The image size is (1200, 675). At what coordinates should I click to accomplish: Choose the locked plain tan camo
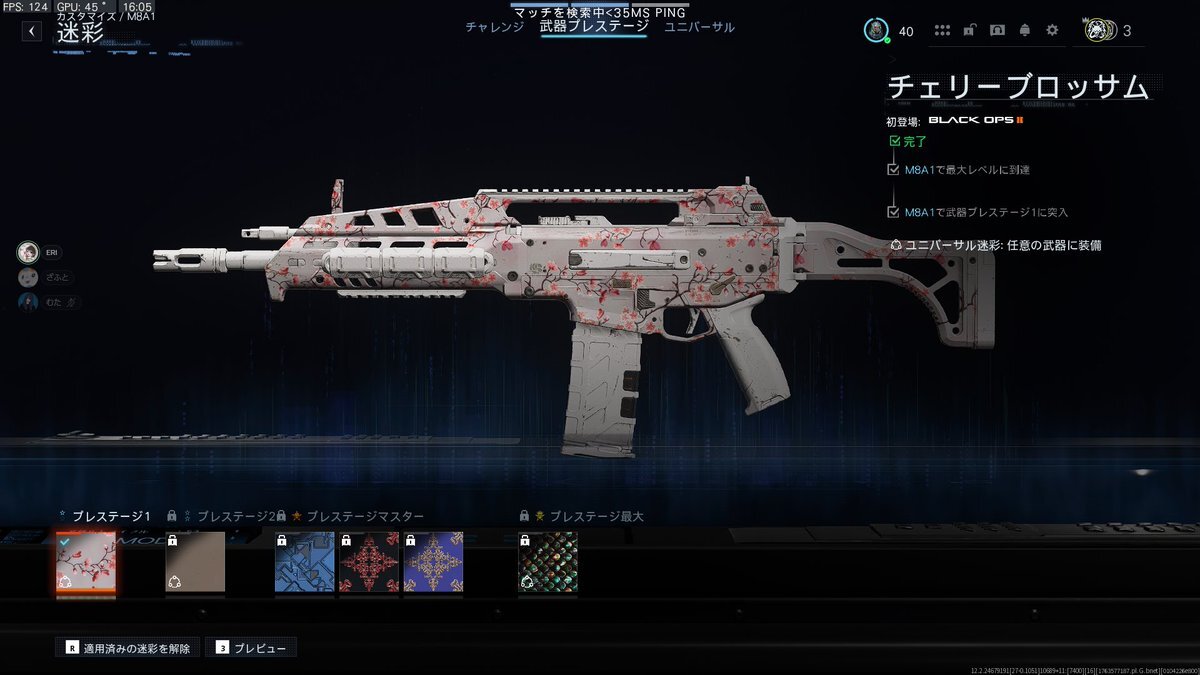coord(195,562)
